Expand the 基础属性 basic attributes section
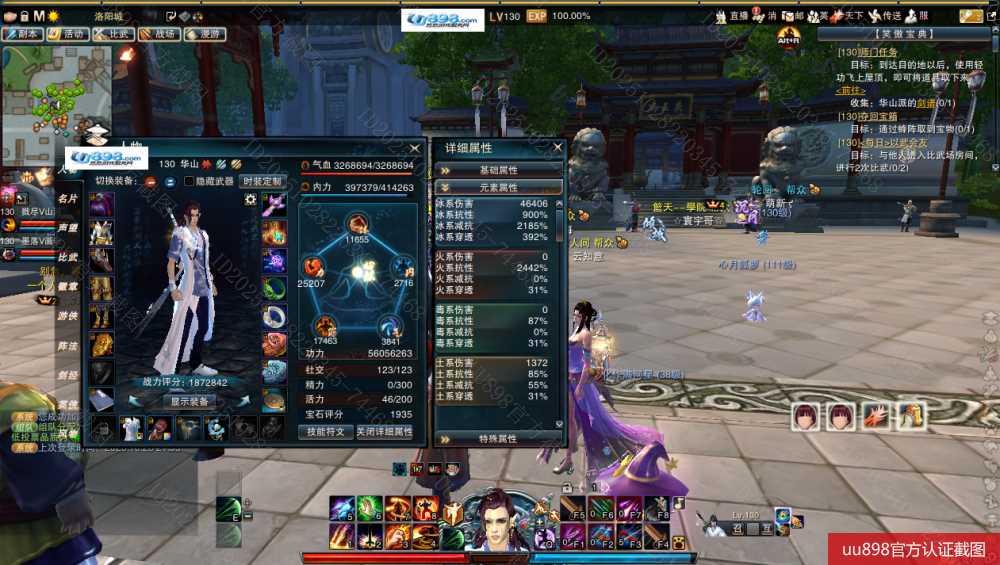 [499, 170]
